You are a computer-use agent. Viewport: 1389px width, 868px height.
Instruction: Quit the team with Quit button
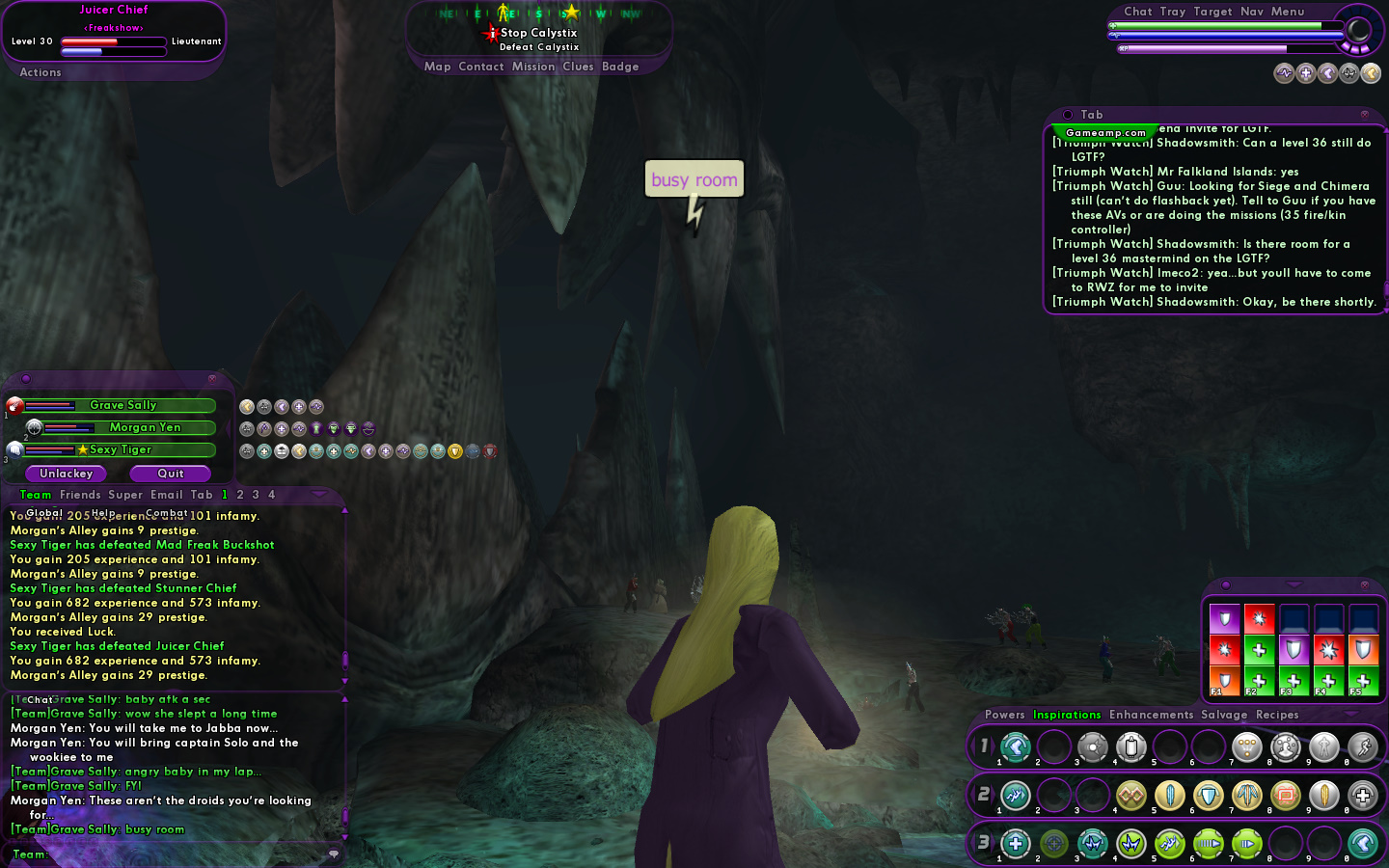point(171,474)
